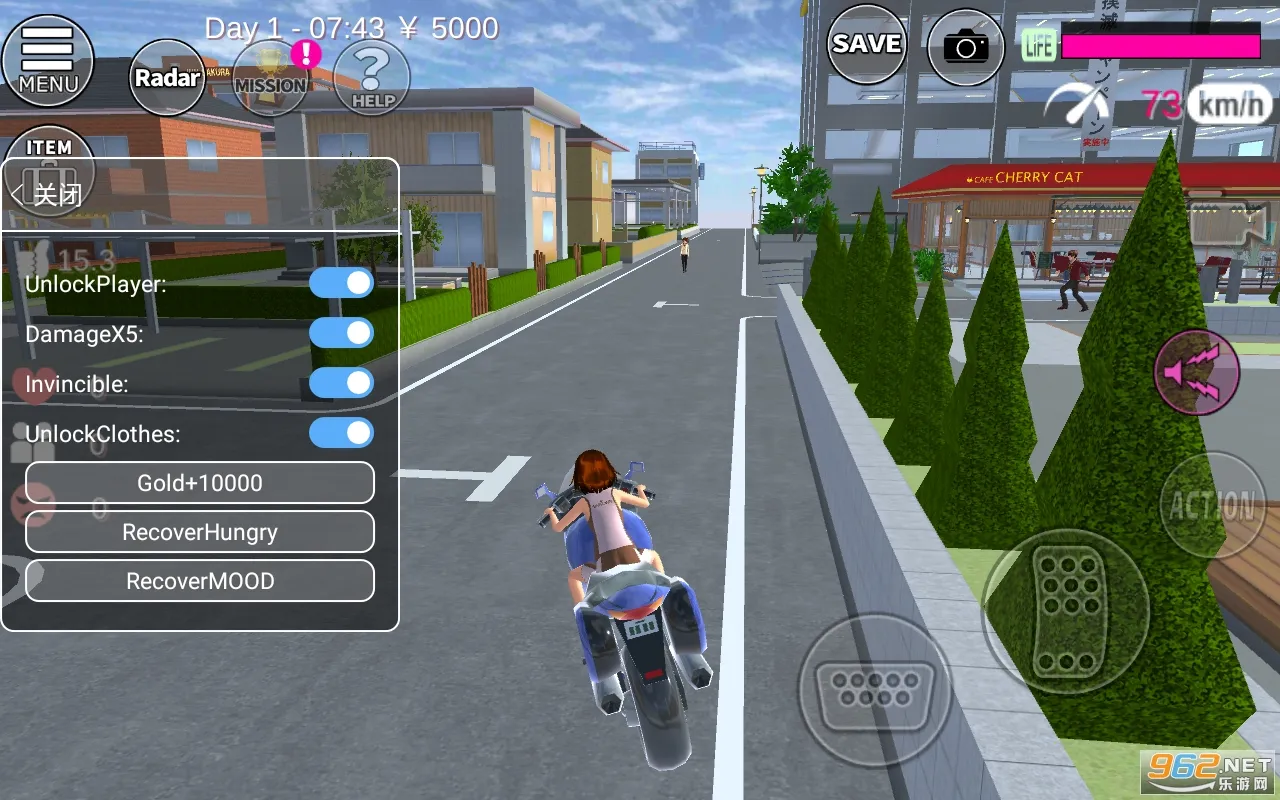Click the SAVE game button
The image size is (1280, 800).
[x=866, y=44]
